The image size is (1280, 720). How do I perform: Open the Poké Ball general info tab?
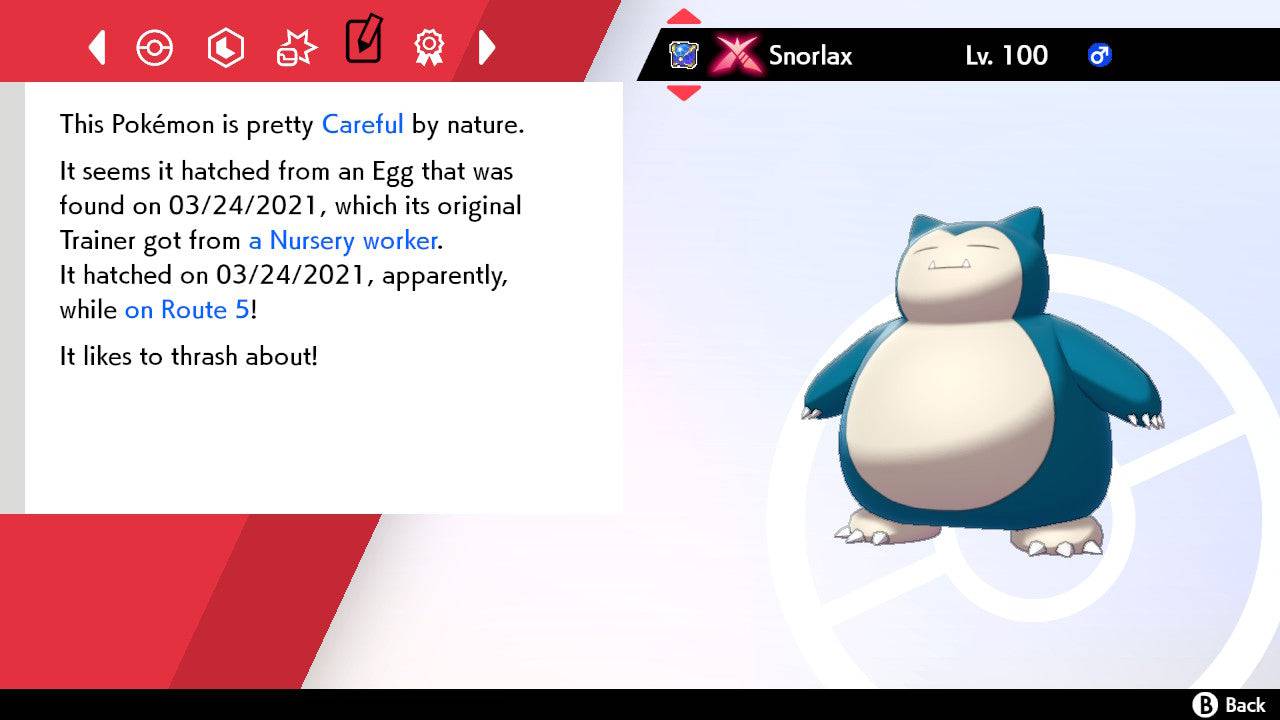[154, 47]
